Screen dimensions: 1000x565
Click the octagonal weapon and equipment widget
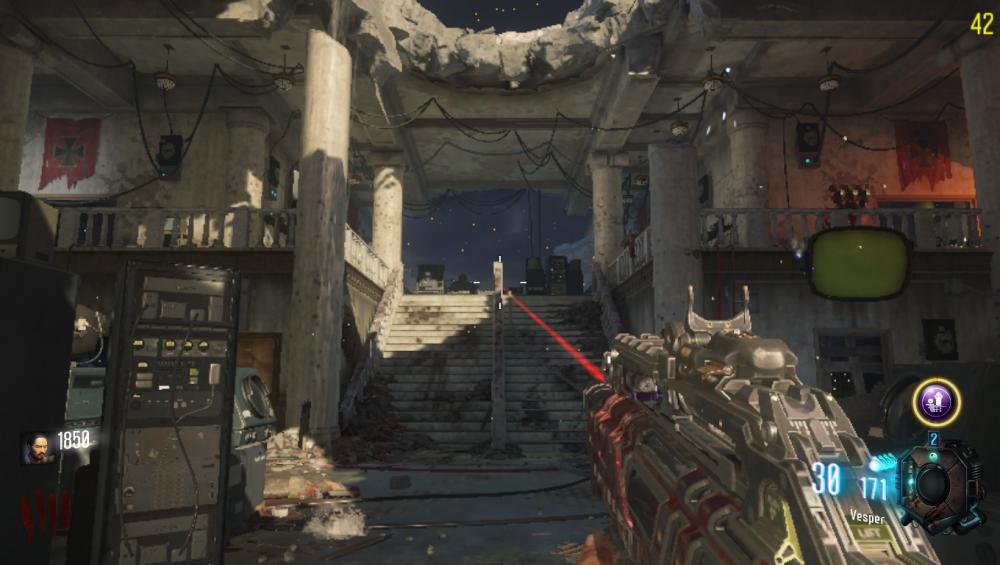(937, 483)
